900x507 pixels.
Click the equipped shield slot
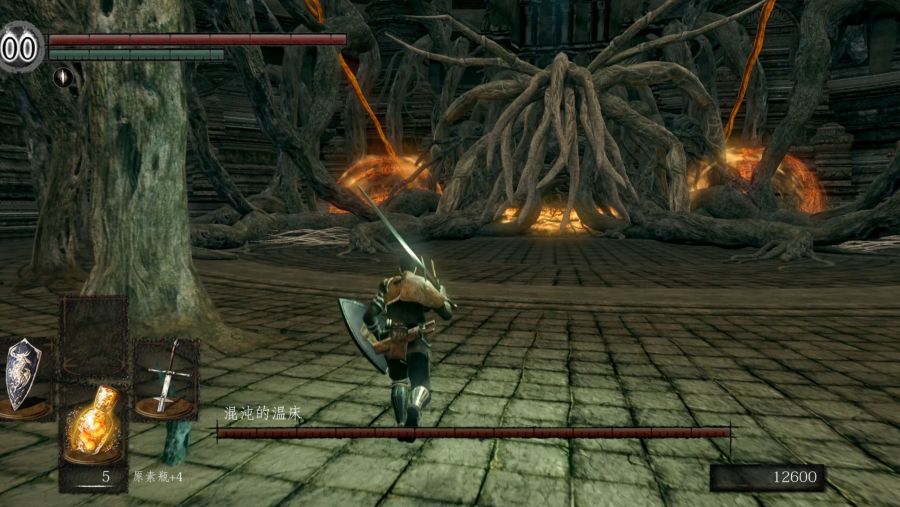[23, 375]
